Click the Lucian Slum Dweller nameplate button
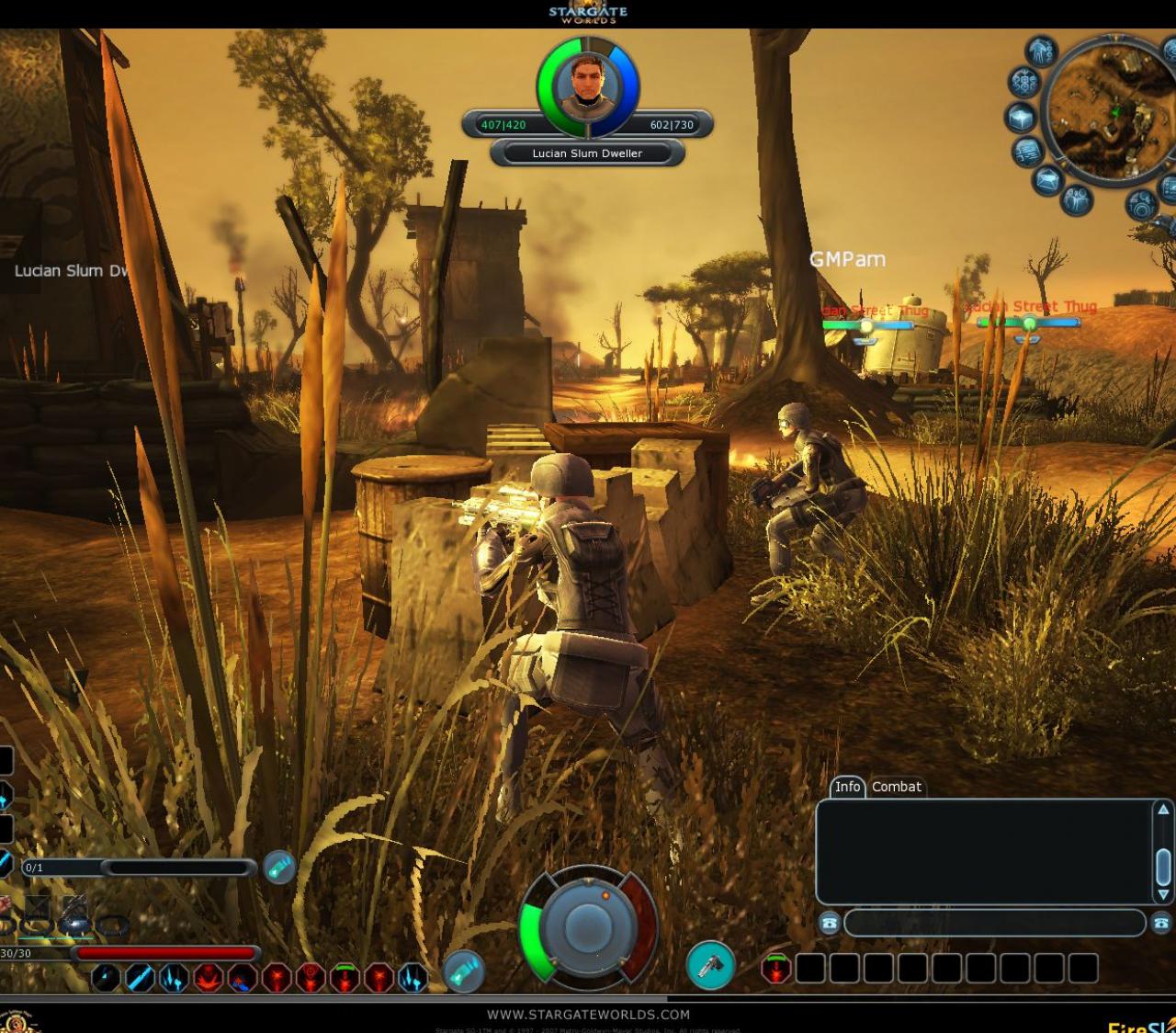Viewport: 1176px width, 1033px height. point(586,153)
